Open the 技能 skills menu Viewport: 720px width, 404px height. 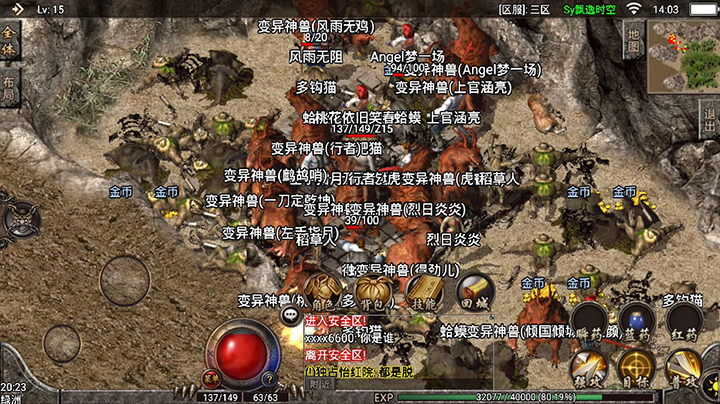click(x=424, y=290)
